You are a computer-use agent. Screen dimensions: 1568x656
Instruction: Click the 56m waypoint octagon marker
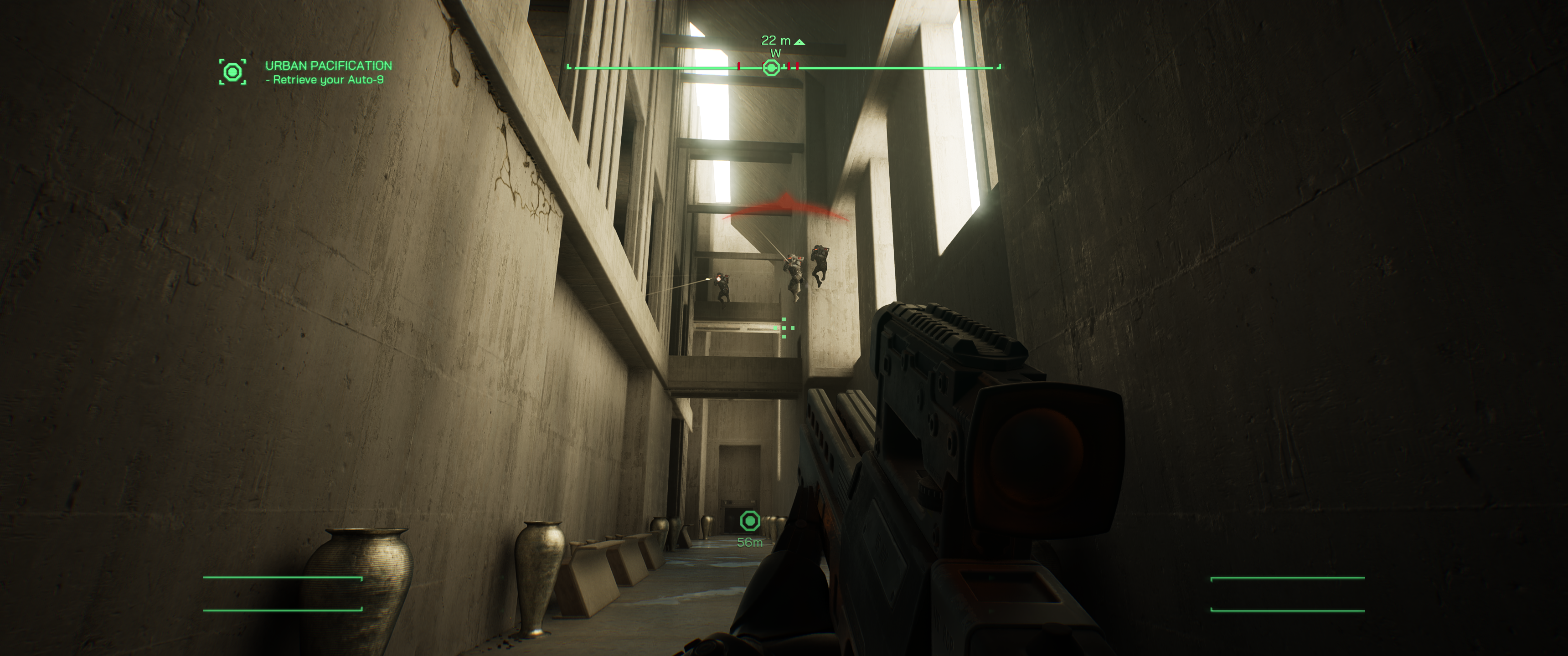[751, 520]
